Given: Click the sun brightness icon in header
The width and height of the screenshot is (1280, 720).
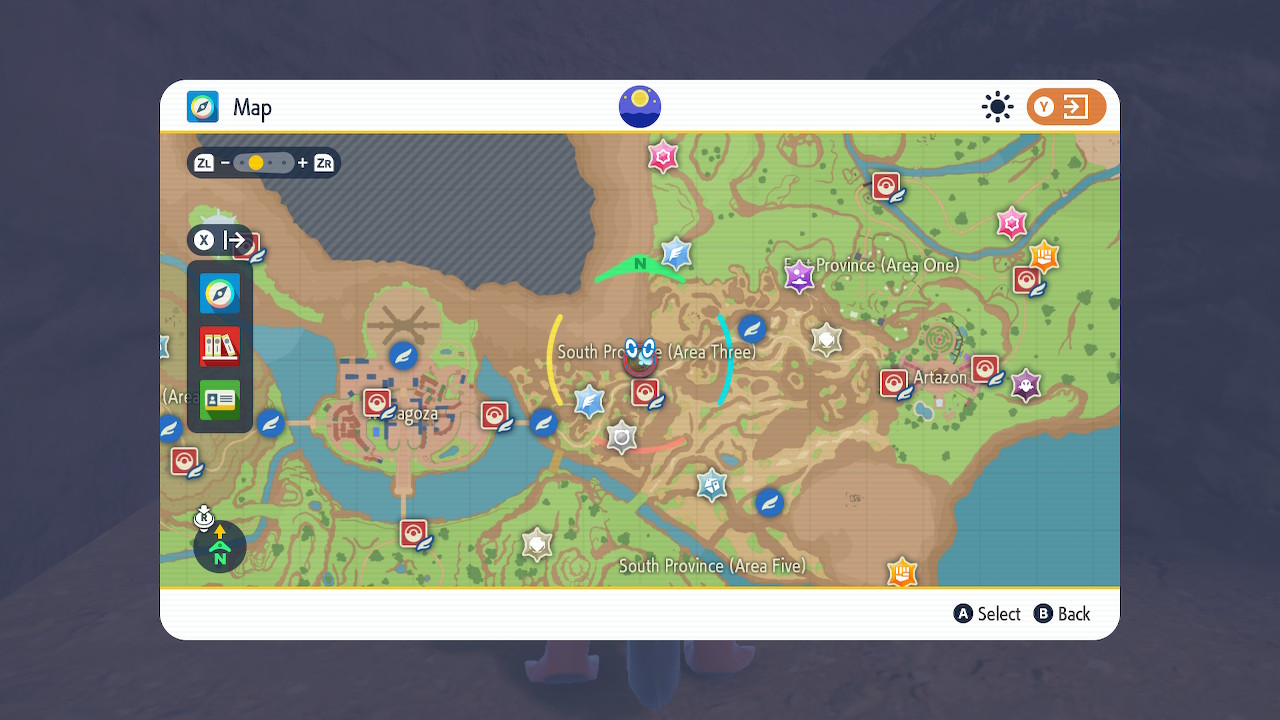Looking at the screenshot, I should pos(997,106).
